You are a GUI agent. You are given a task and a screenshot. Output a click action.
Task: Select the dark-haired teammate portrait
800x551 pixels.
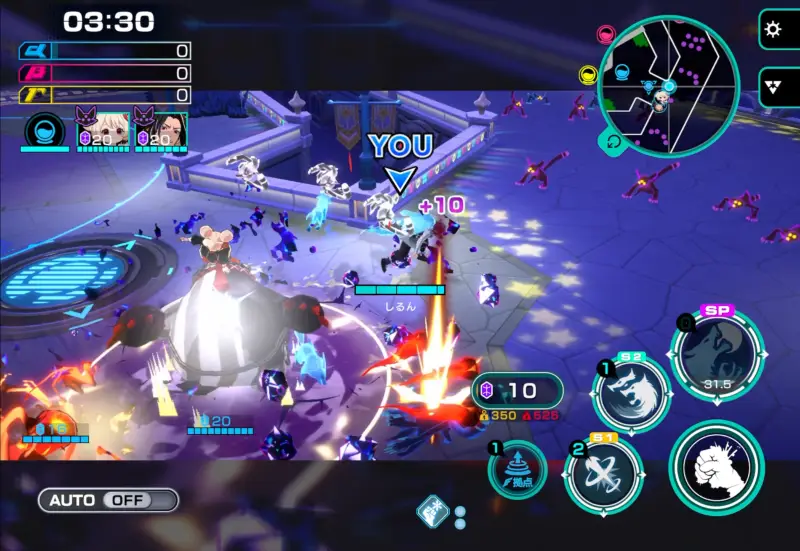click(161, 131)
